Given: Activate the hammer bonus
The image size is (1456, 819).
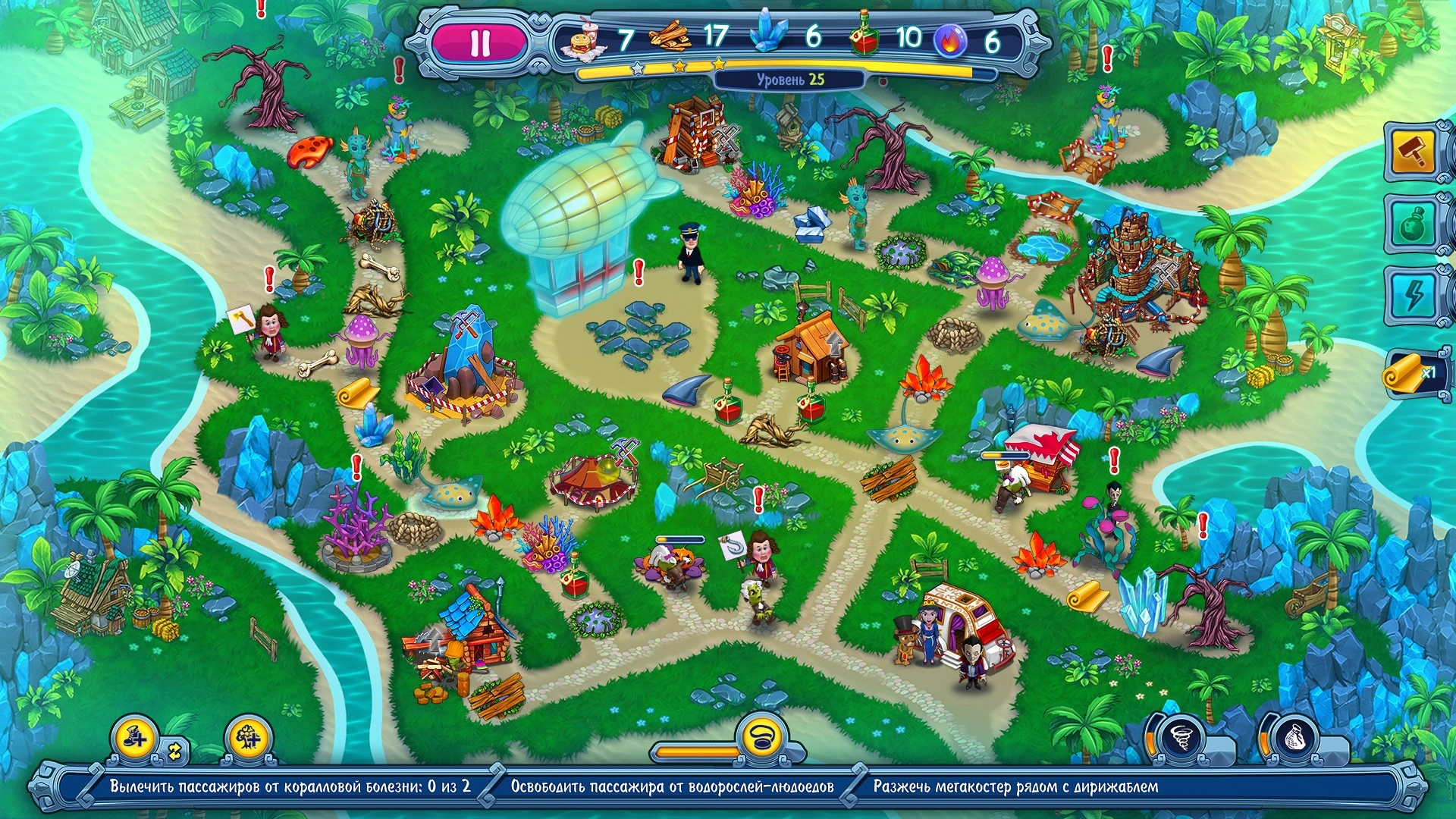Looking at the screenshot, I should tap(1412, 152).
